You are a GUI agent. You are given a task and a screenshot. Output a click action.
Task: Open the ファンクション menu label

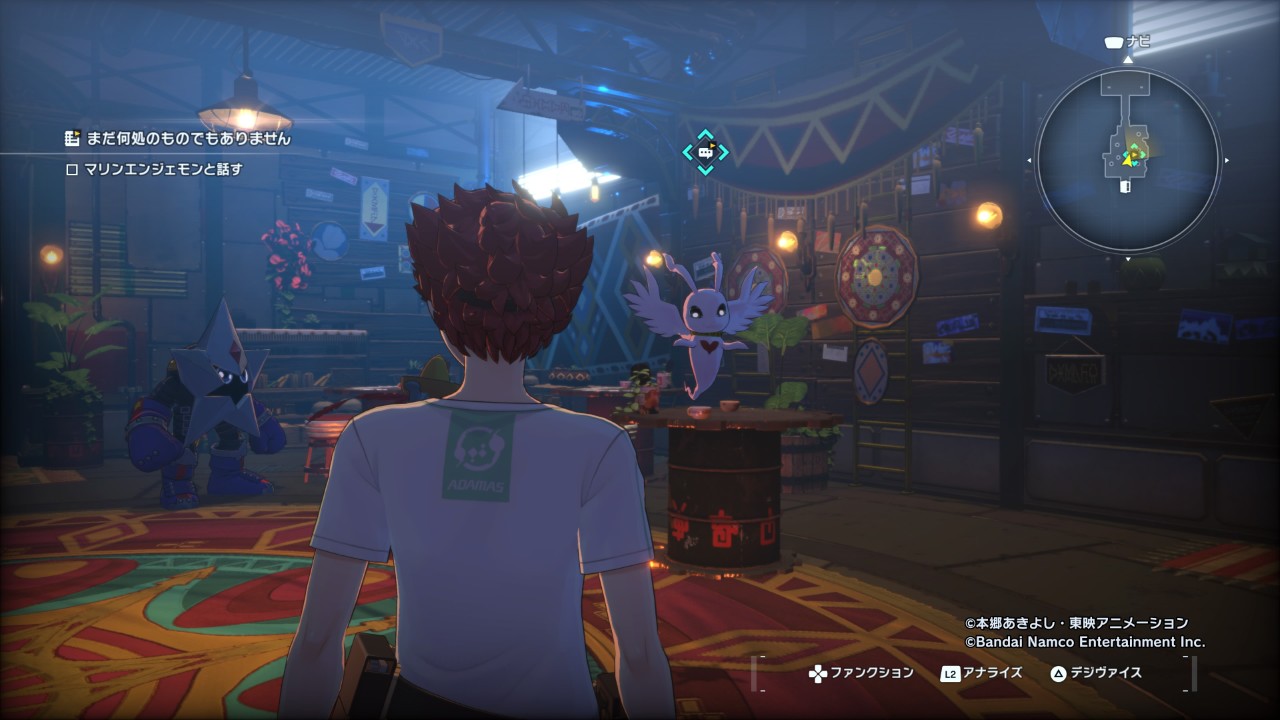(x=872, y=673)
